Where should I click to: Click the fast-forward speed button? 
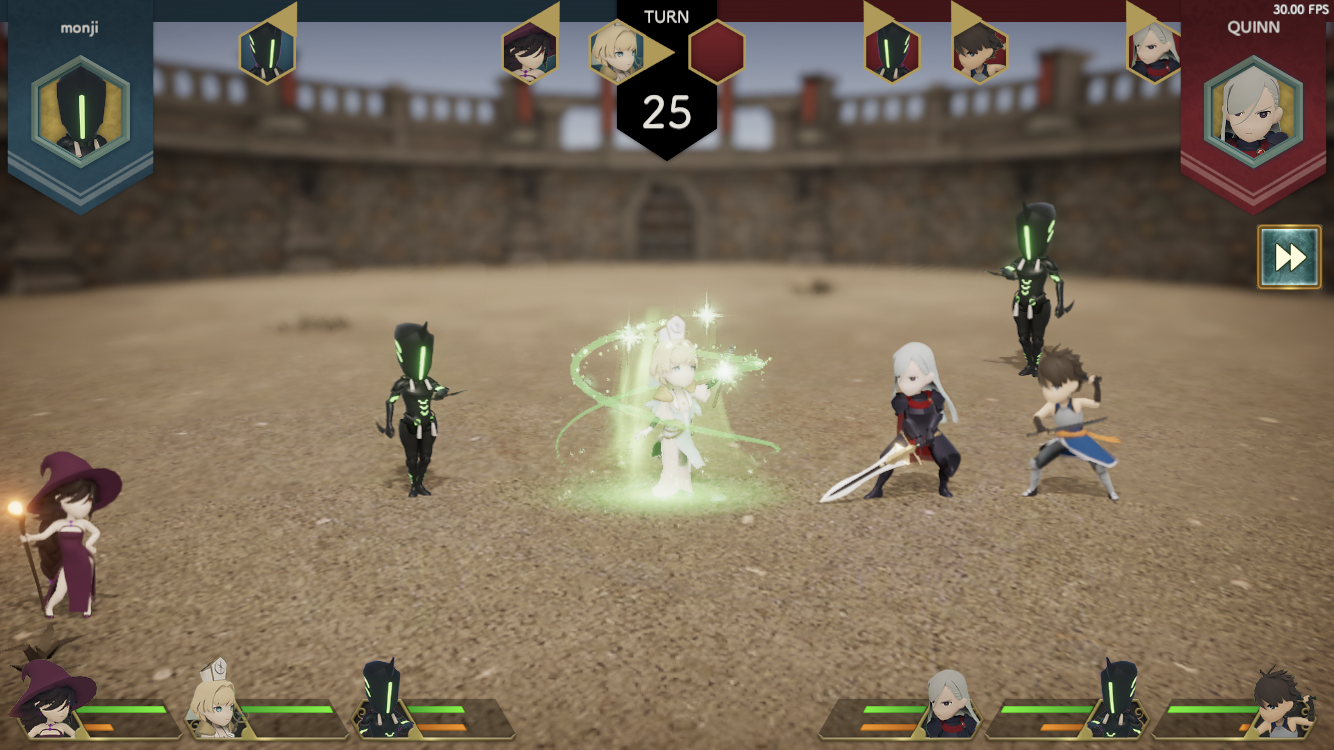[1289, 257]
